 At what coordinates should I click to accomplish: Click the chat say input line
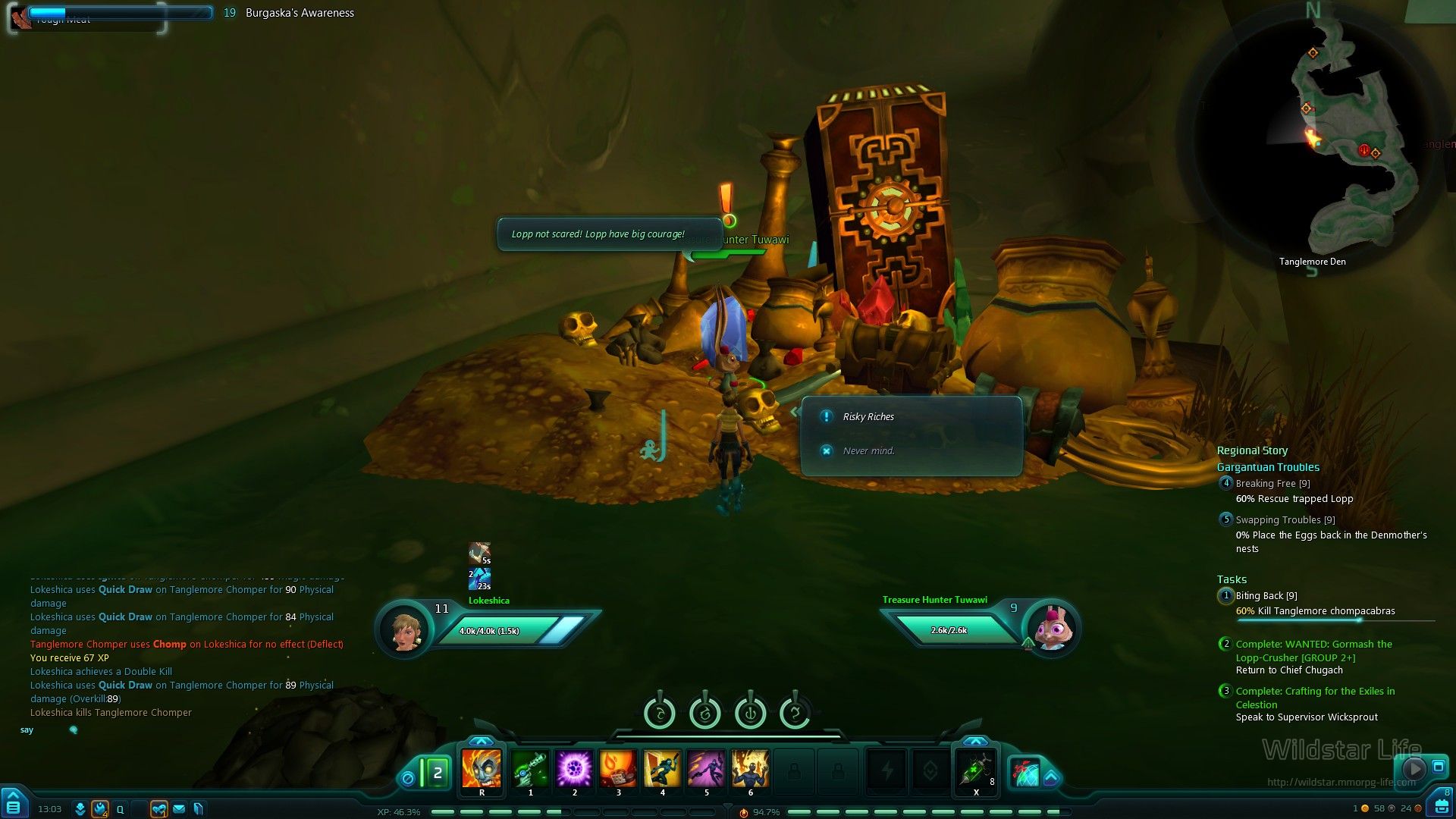152,730
